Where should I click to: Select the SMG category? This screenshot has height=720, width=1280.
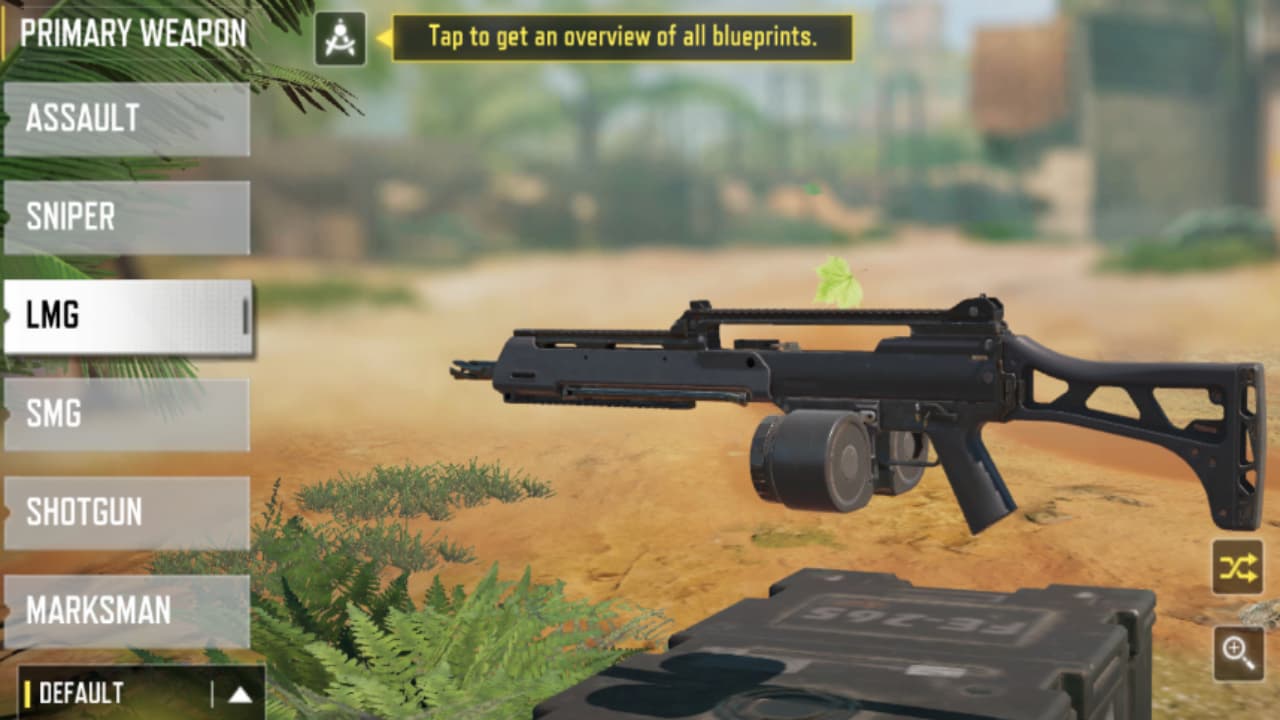125,413
